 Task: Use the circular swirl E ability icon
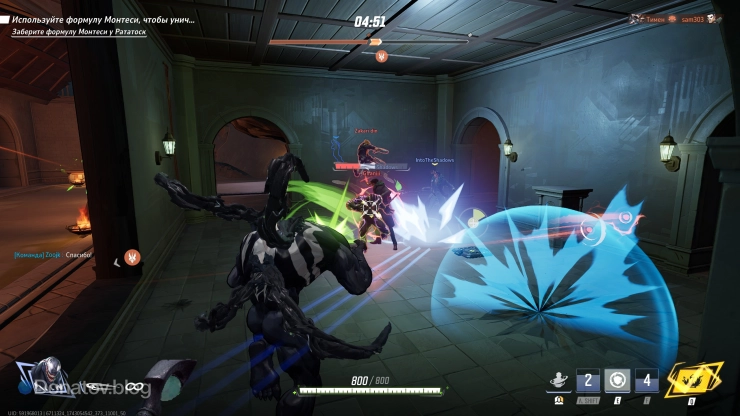click(617, 381)
